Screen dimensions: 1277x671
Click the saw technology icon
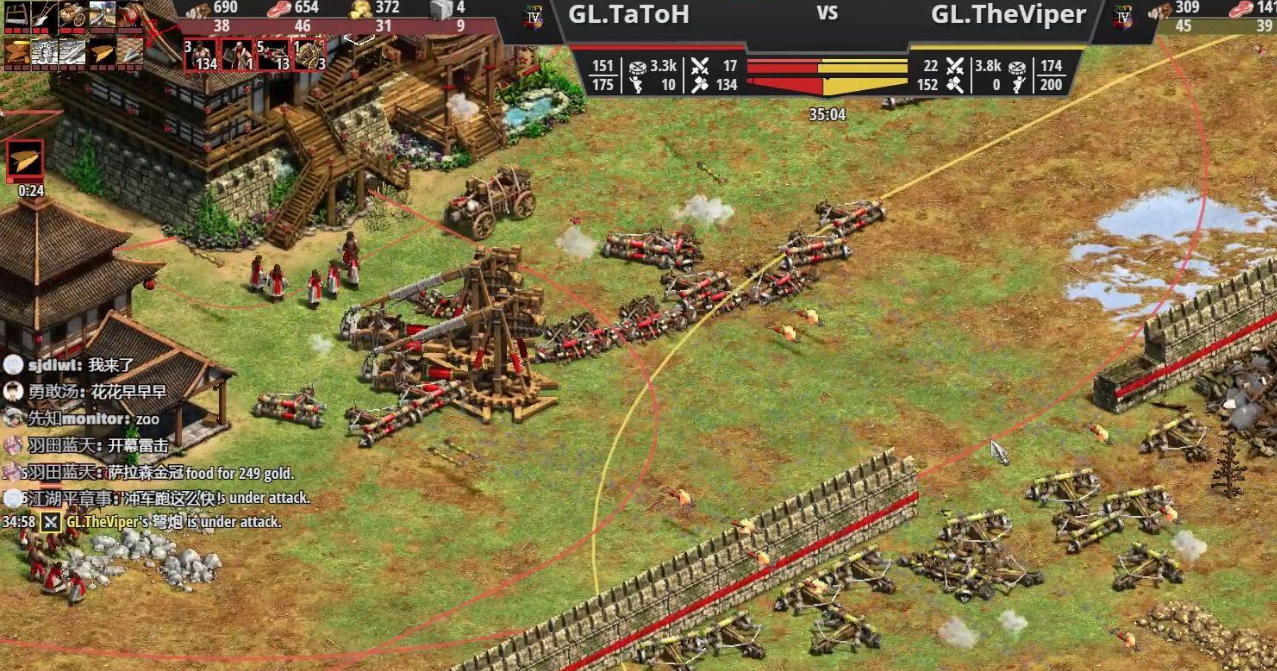[x=17, y=17]
